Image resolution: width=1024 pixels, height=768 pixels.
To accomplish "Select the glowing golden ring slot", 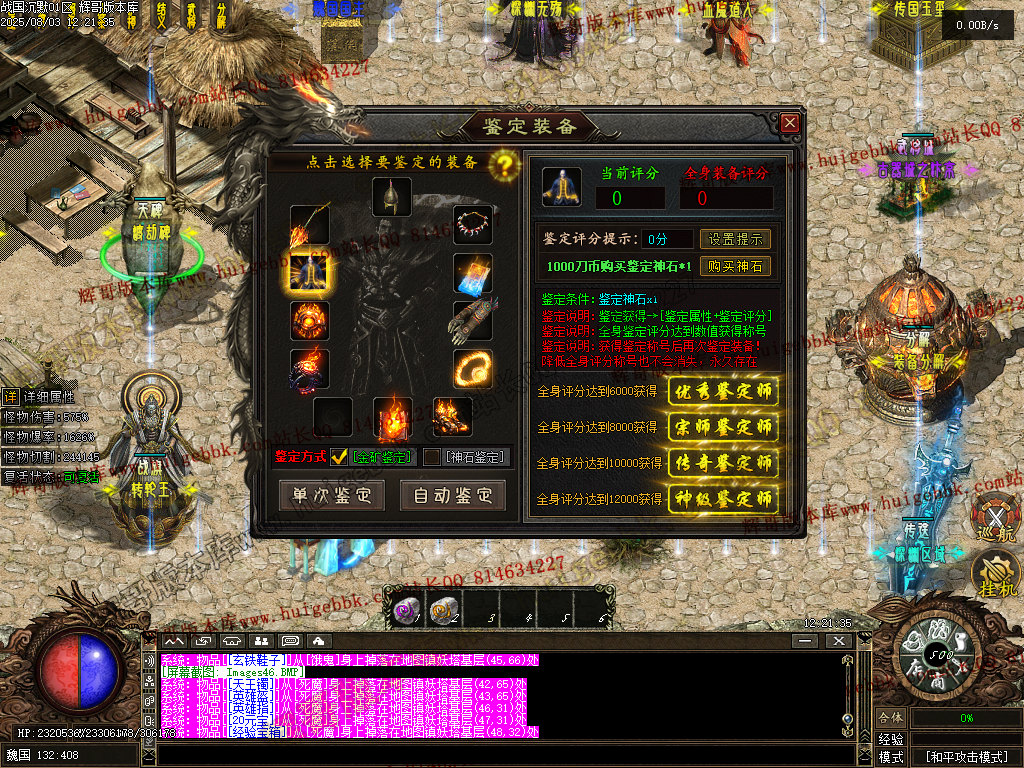I will click(472, 368).
